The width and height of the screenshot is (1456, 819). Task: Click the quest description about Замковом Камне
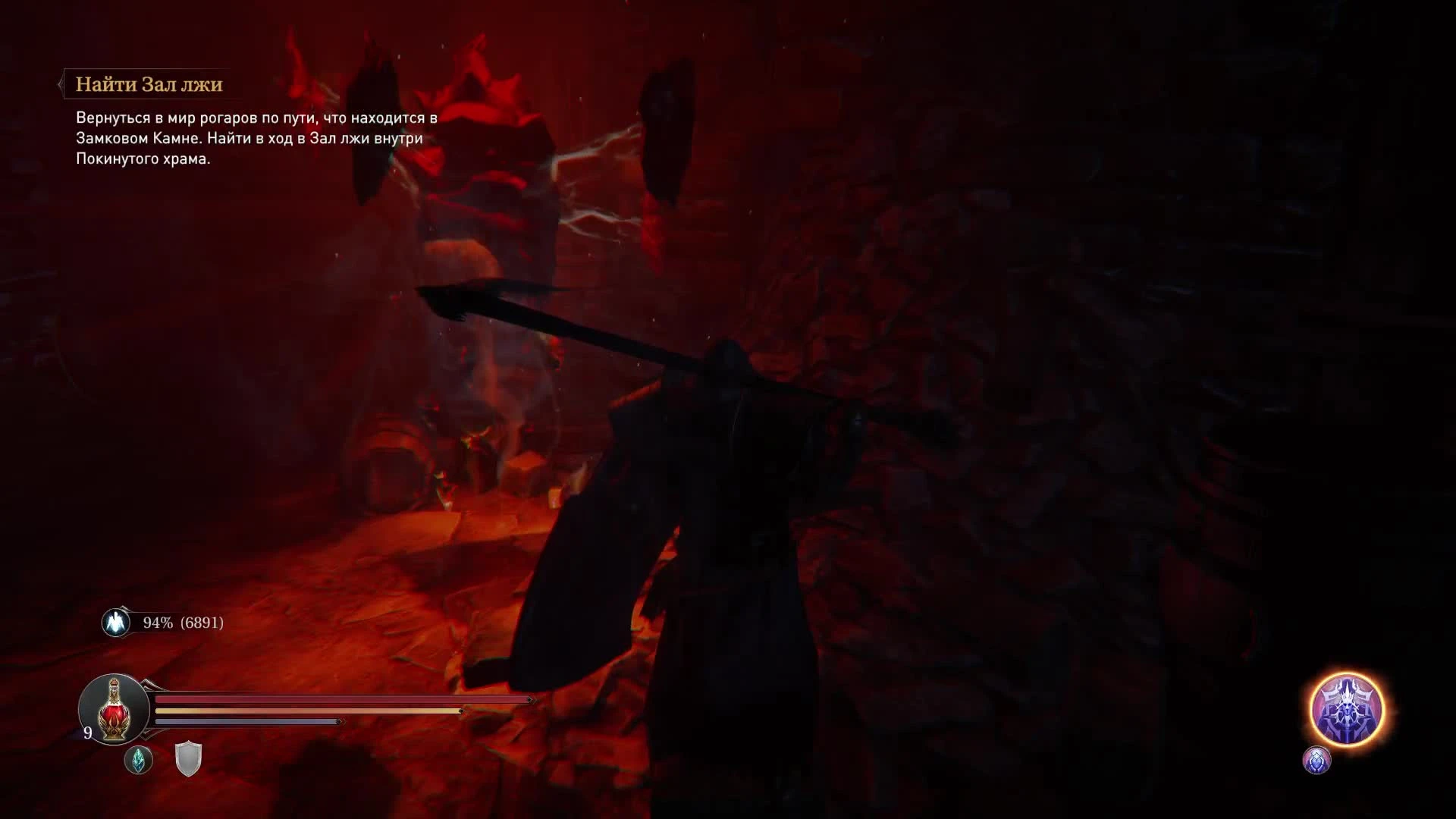pyautogui.click(x=254, y=139)
